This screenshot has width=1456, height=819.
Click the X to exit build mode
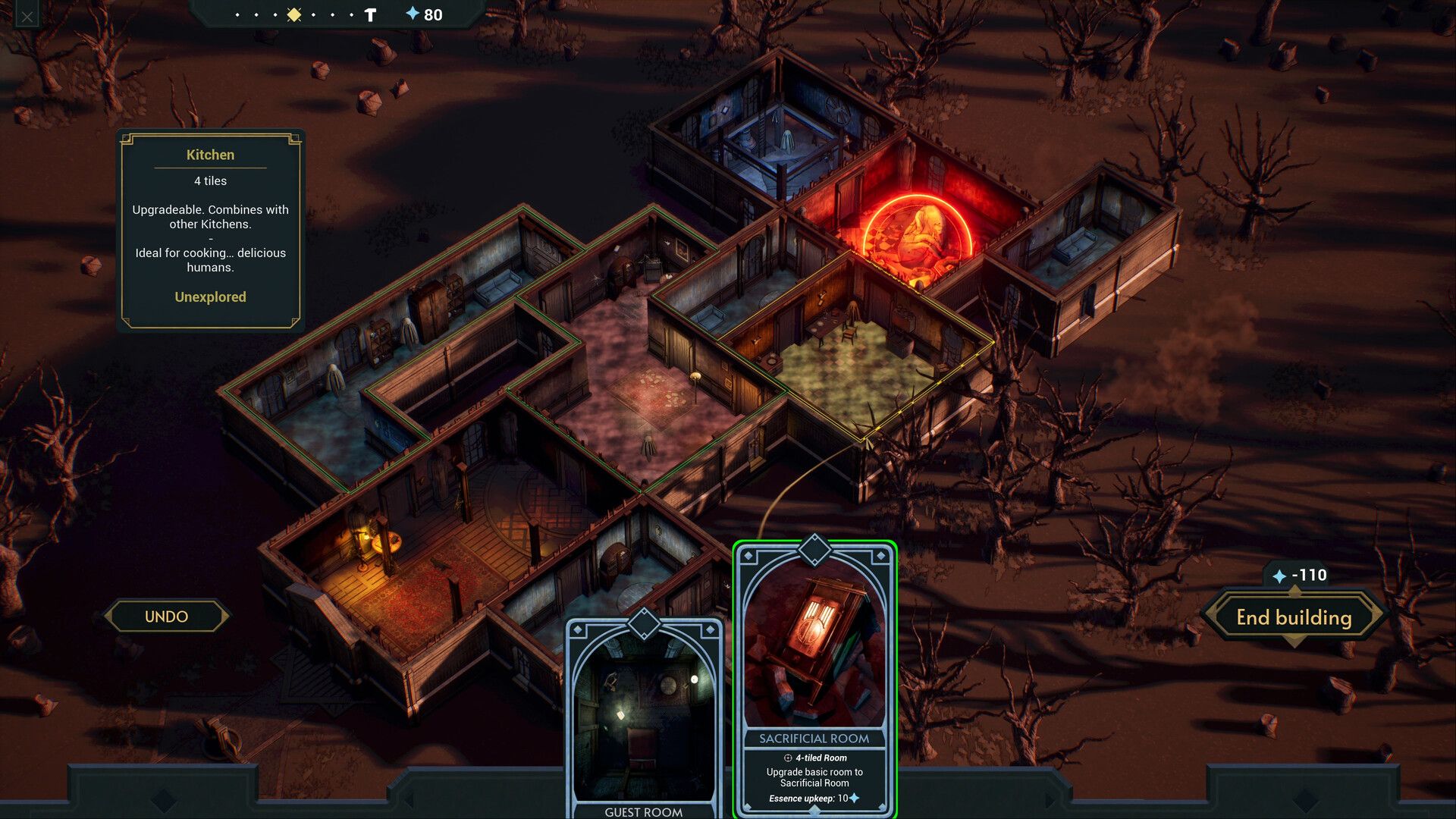click(27, 15)
